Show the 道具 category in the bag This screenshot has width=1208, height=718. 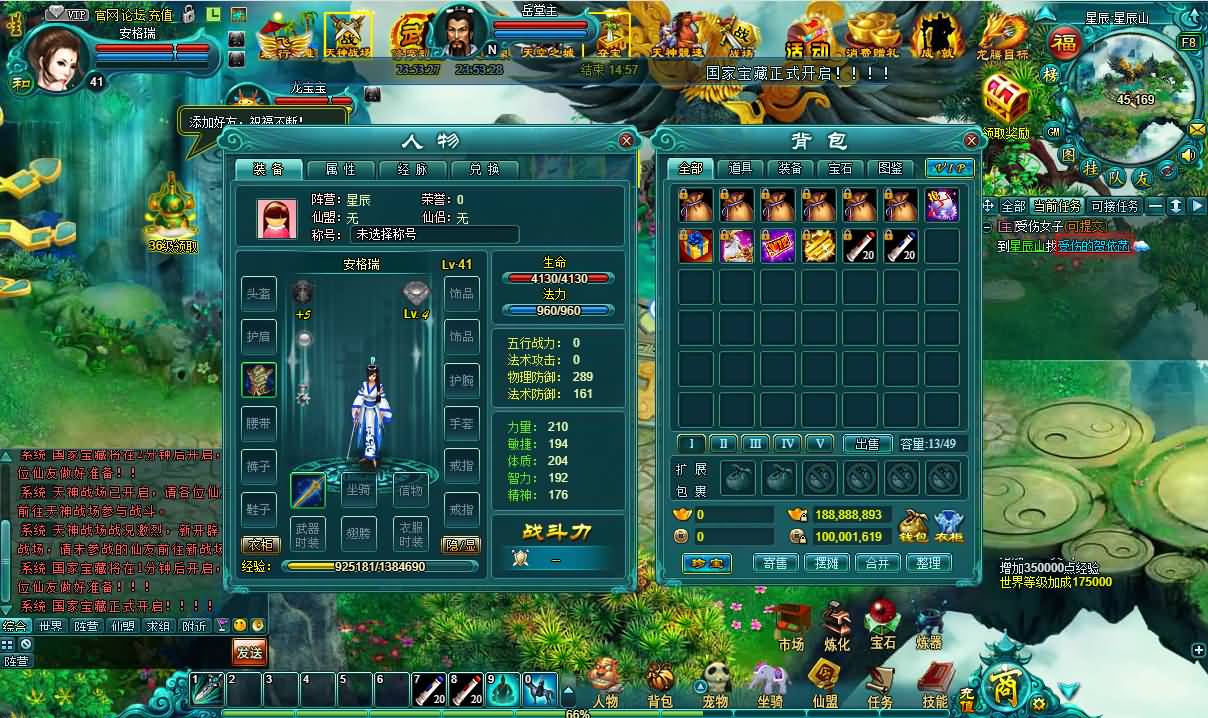(740, 168)
